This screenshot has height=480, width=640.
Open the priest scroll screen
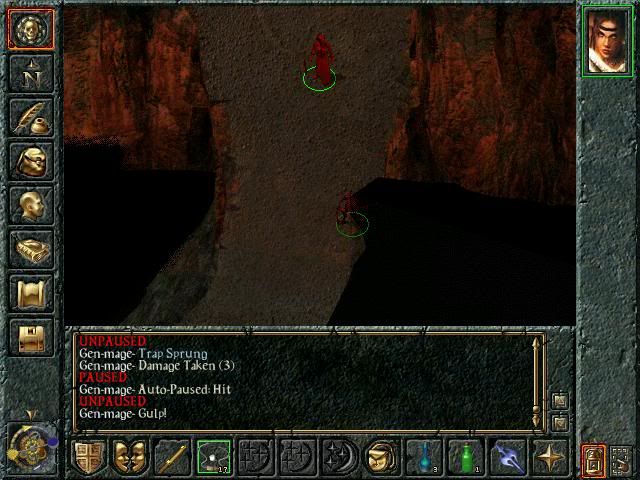tap(31, 293)
